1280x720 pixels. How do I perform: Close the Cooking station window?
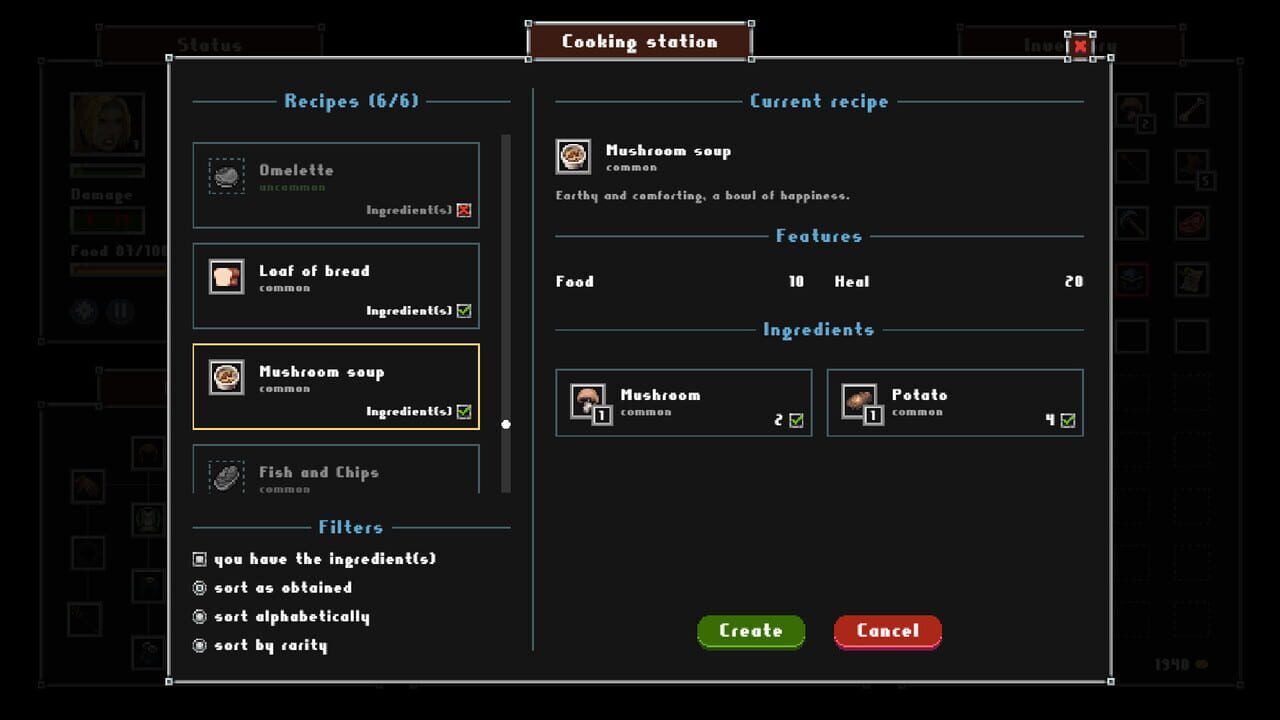coord(1081,46)
